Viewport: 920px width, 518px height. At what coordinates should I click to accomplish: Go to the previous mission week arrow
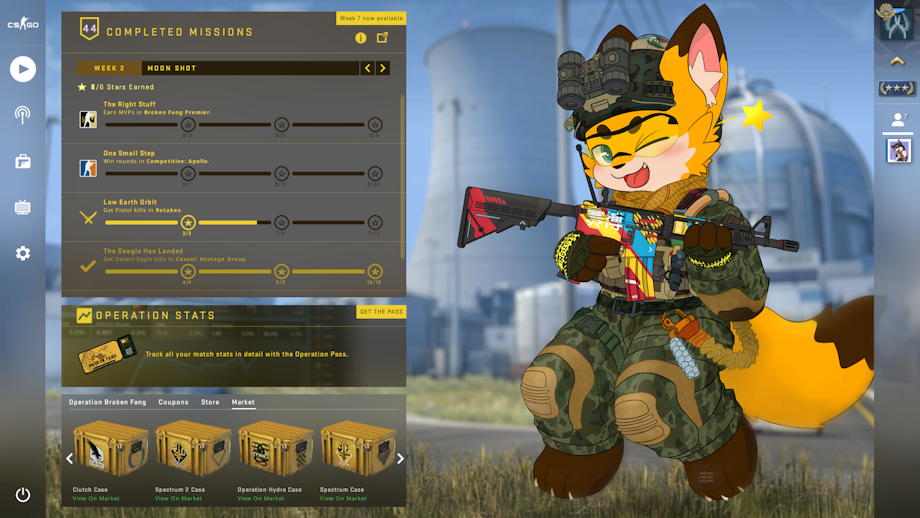(x=368, y=68)
